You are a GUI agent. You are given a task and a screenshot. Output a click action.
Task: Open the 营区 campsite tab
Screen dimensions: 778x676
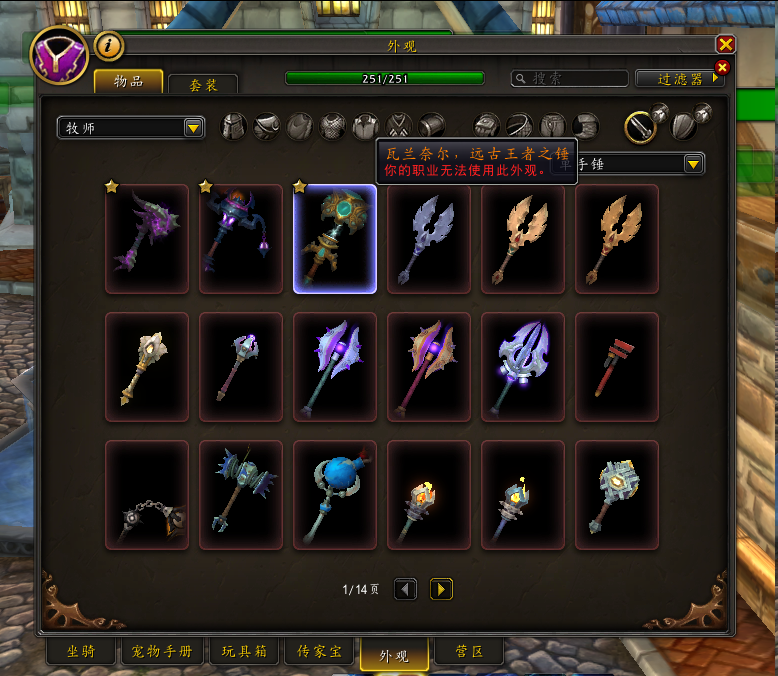click(x=470, y=652)
